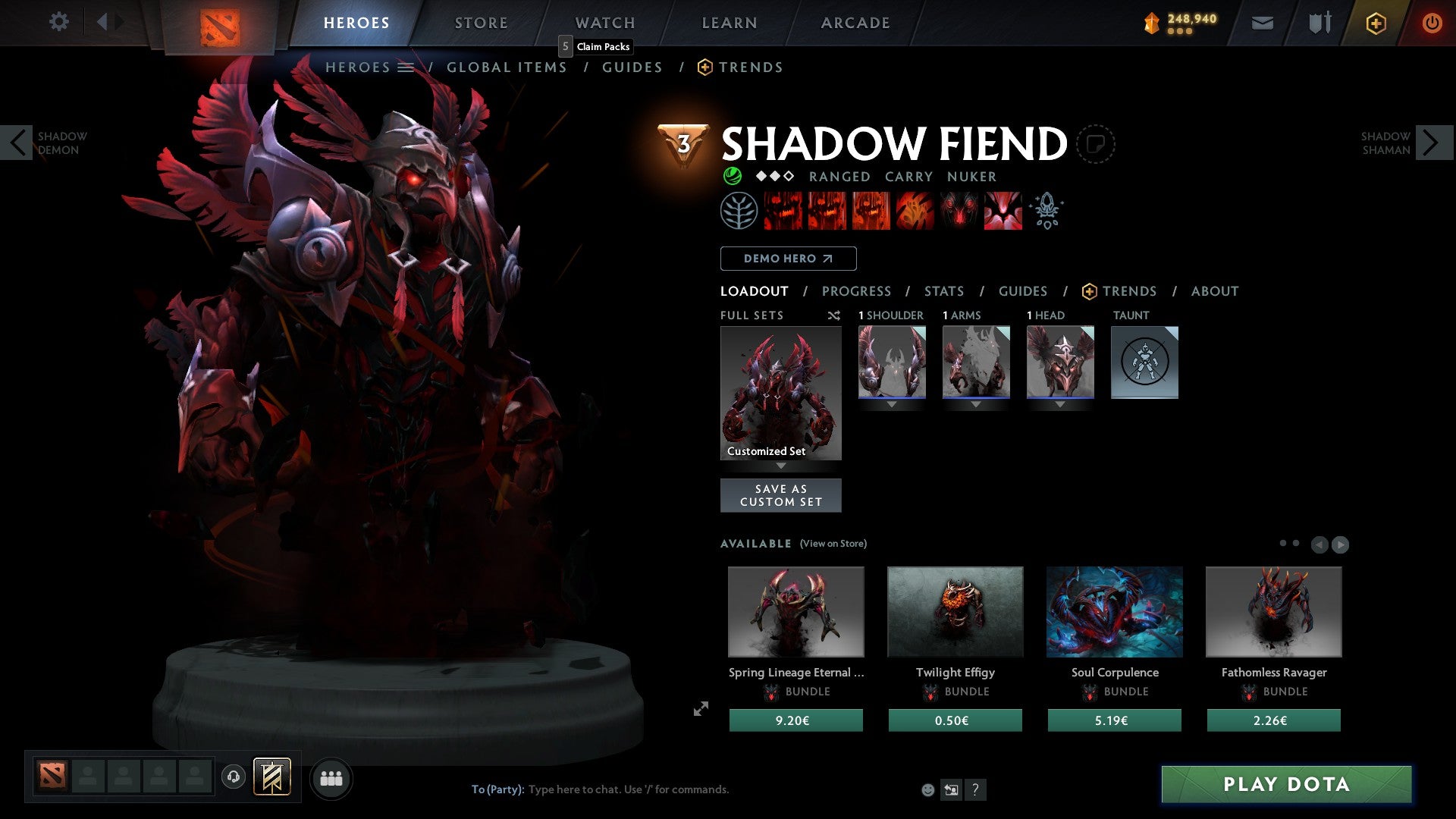Screen dimensions: 1456x819
Task: Click the DEMO HERO button
Action: click(x=788, y=259)
